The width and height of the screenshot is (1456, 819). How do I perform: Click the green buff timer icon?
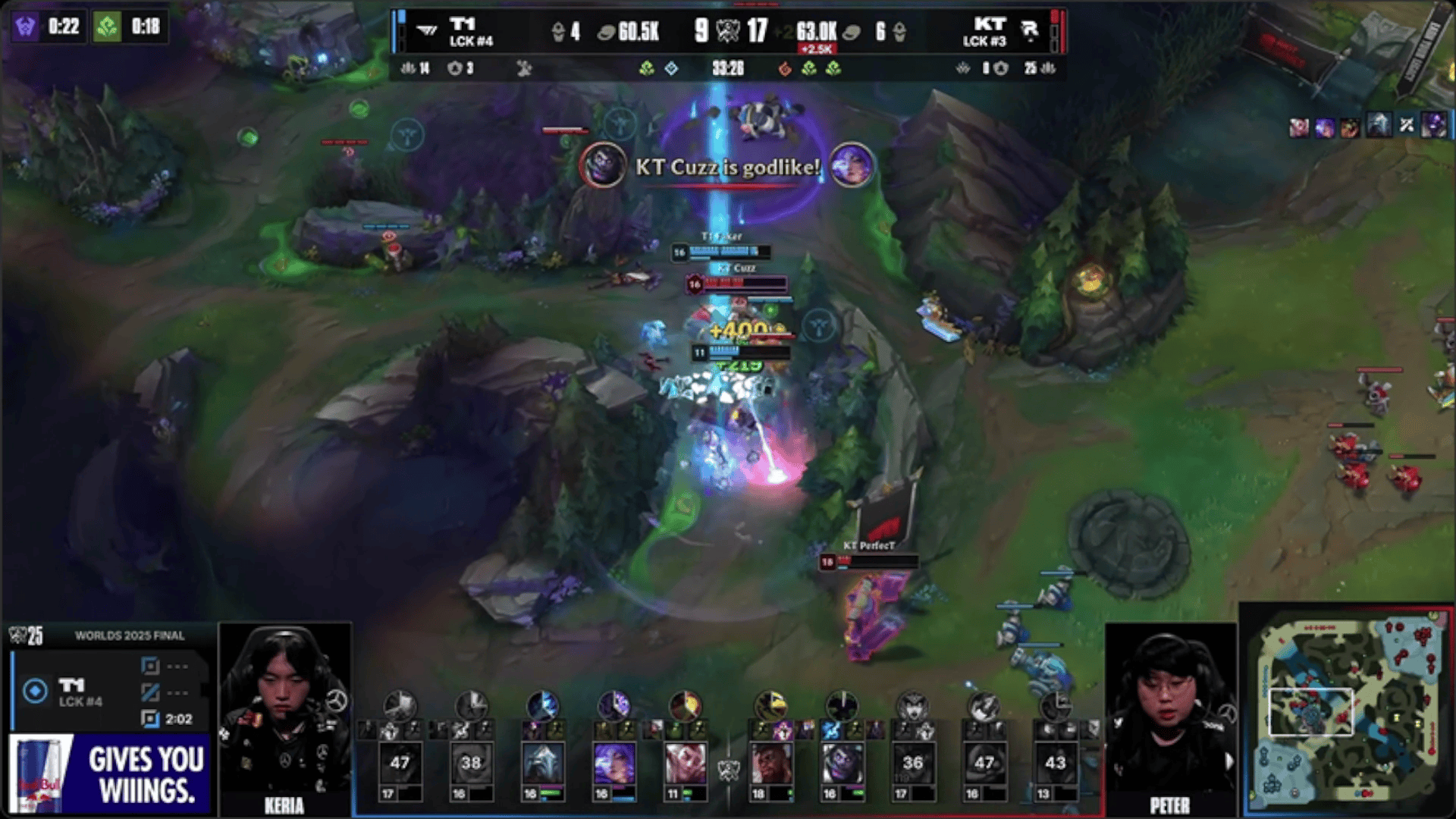[107, 27]
